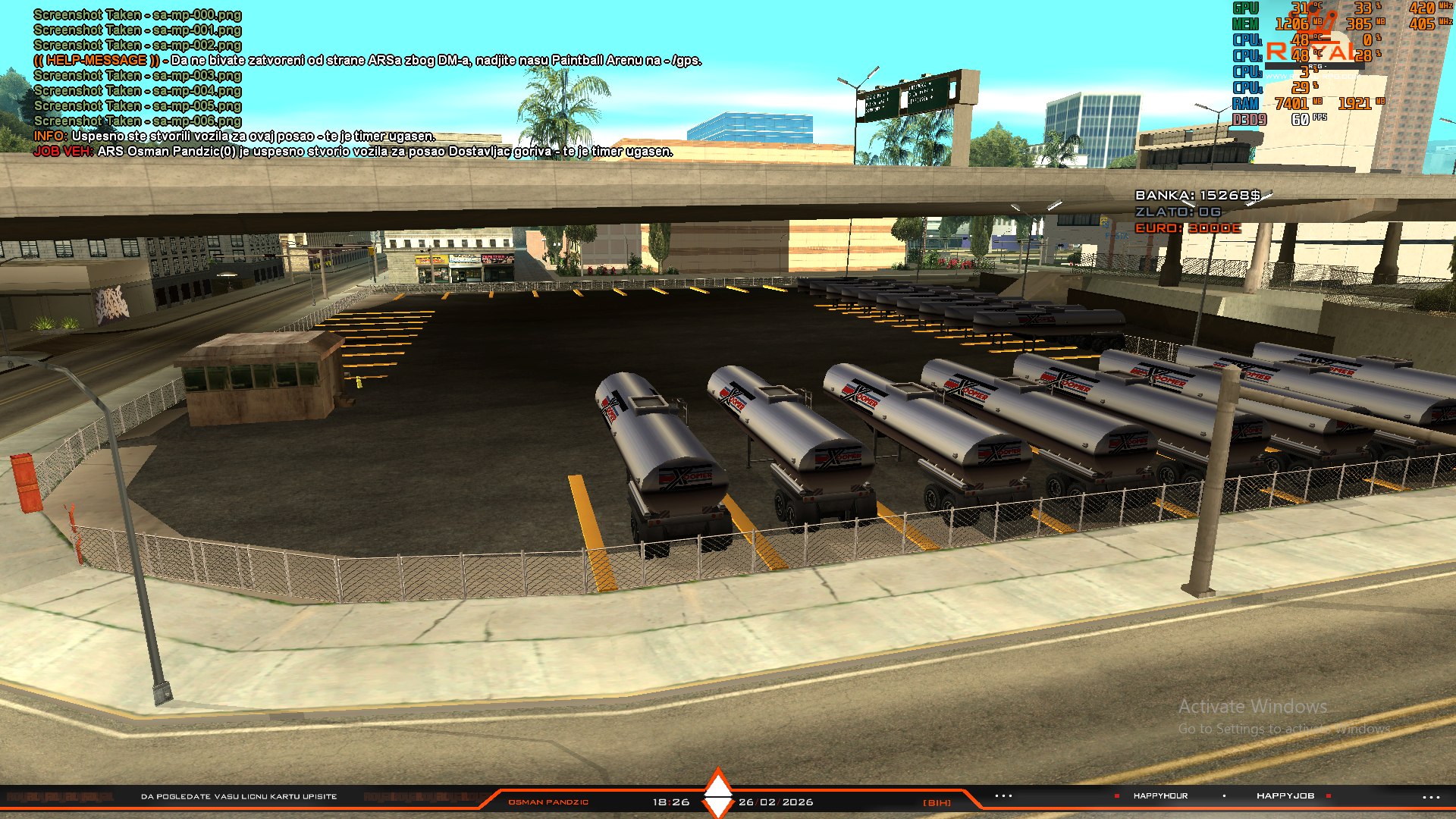The width and height of the screenshot is (1456, 819).
Task: Click the Osman Pandzic player name
Action: tap(548, 802)
